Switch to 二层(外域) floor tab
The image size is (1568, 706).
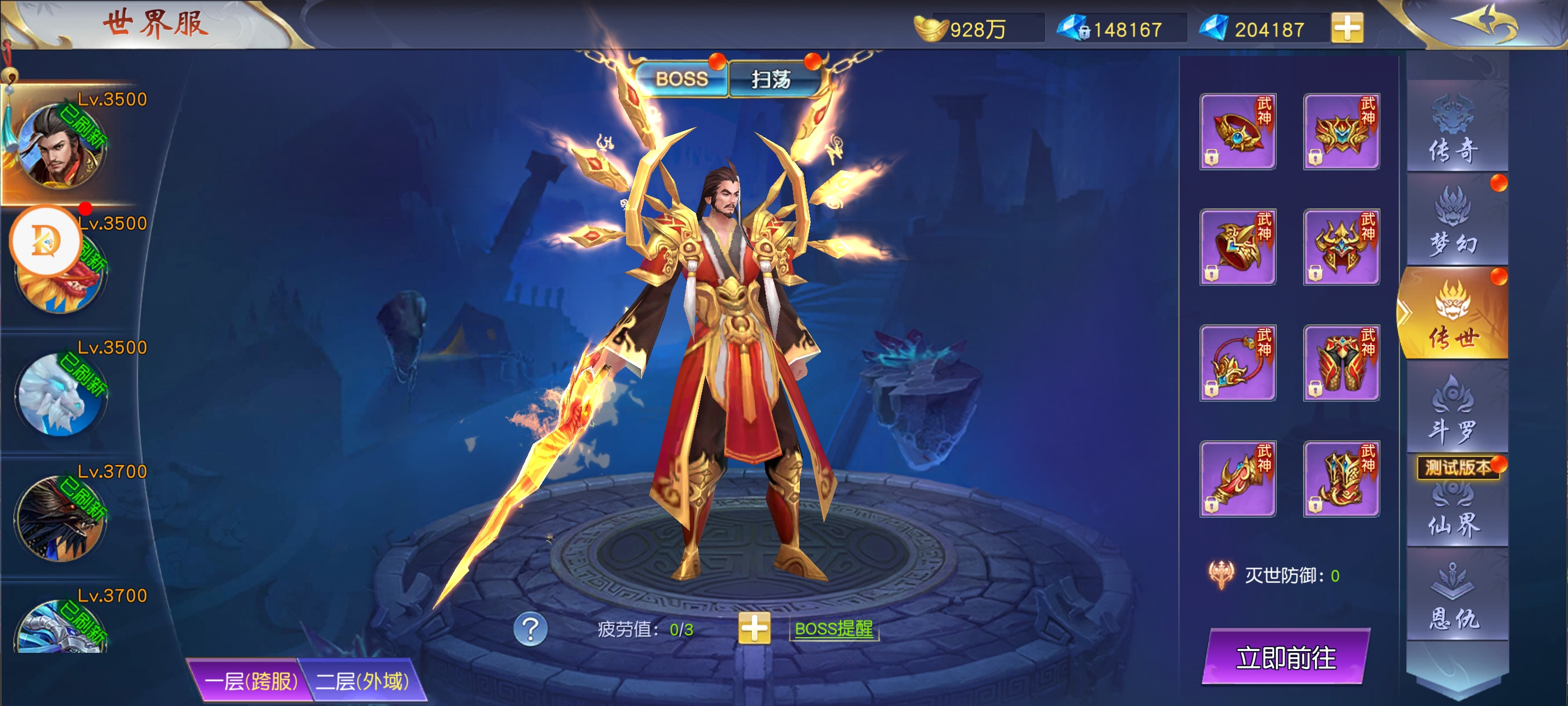(x=363, y=680)
